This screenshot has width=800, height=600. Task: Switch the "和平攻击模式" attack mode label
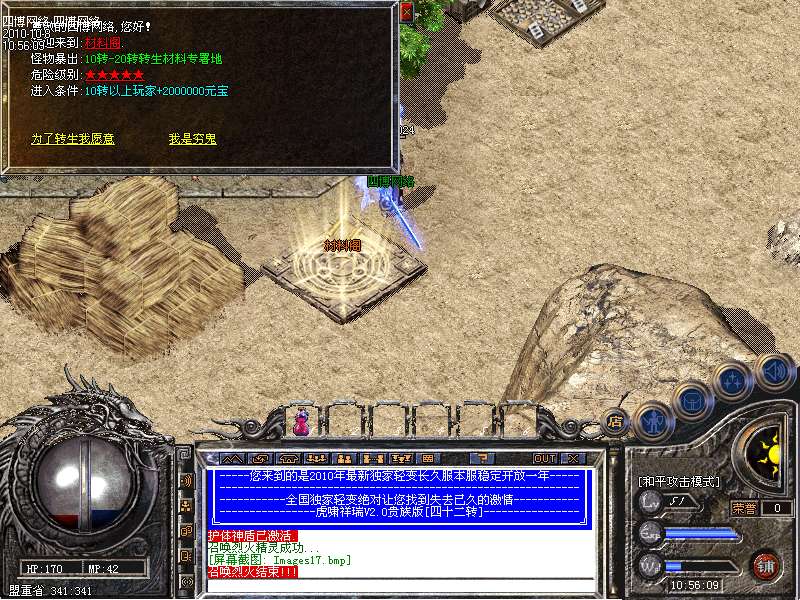pos(679,481)
